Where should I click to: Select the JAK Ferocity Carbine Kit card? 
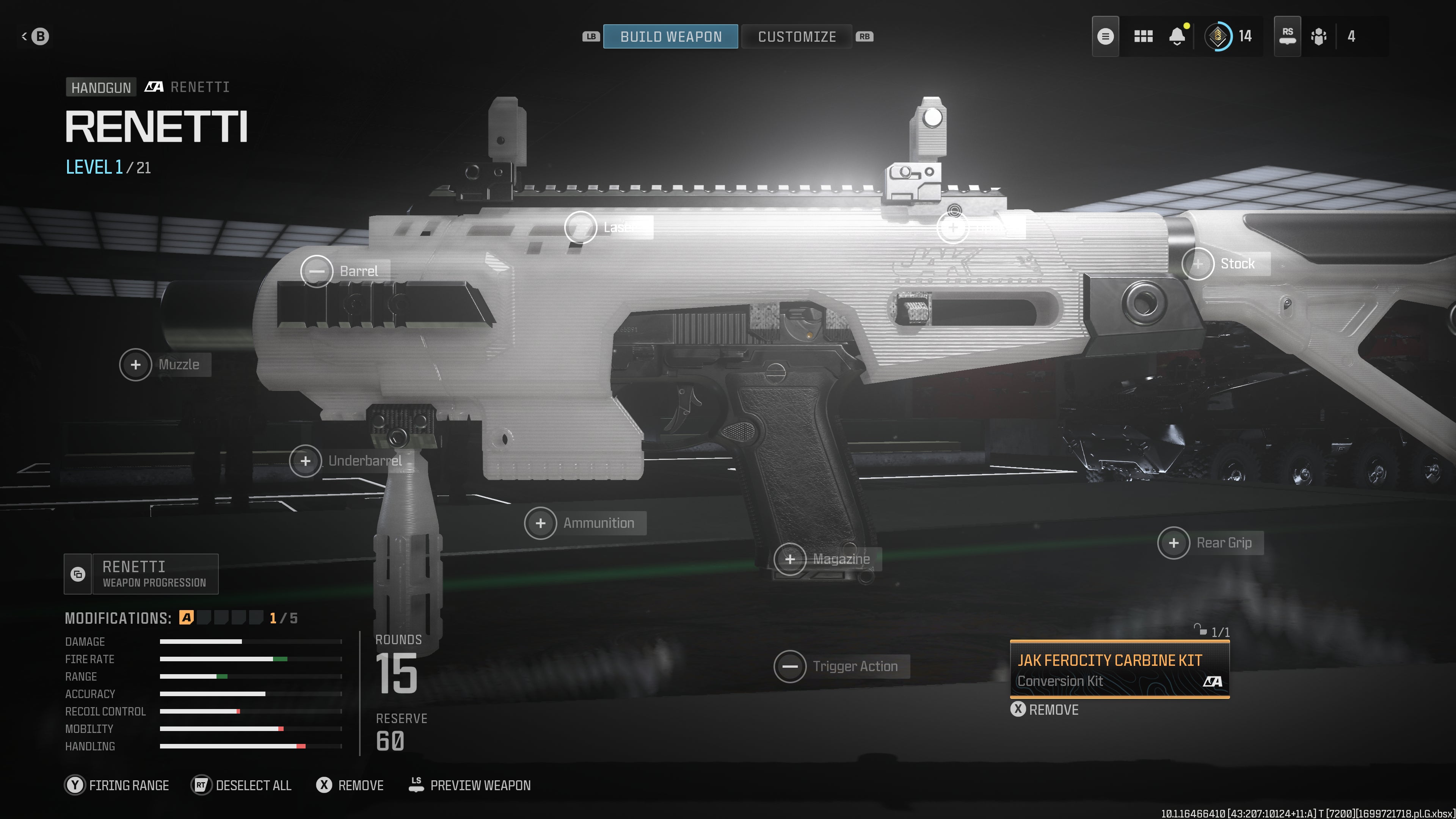click(1119, 670)
